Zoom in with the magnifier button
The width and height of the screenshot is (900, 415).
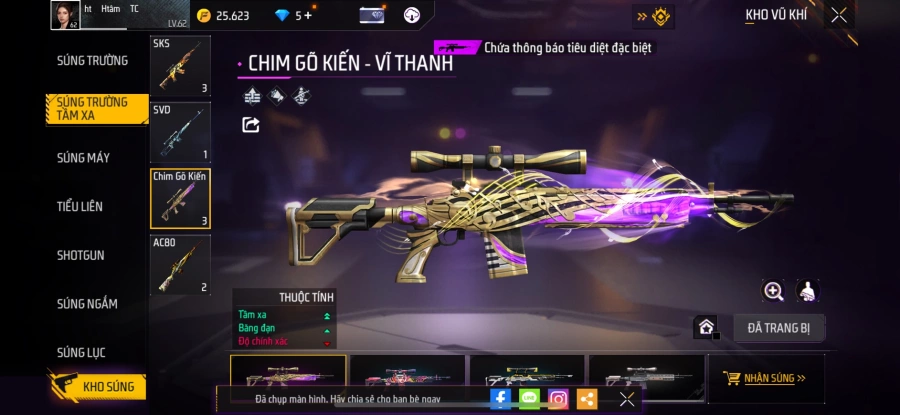pyautogui.click(x=773, y=291)
